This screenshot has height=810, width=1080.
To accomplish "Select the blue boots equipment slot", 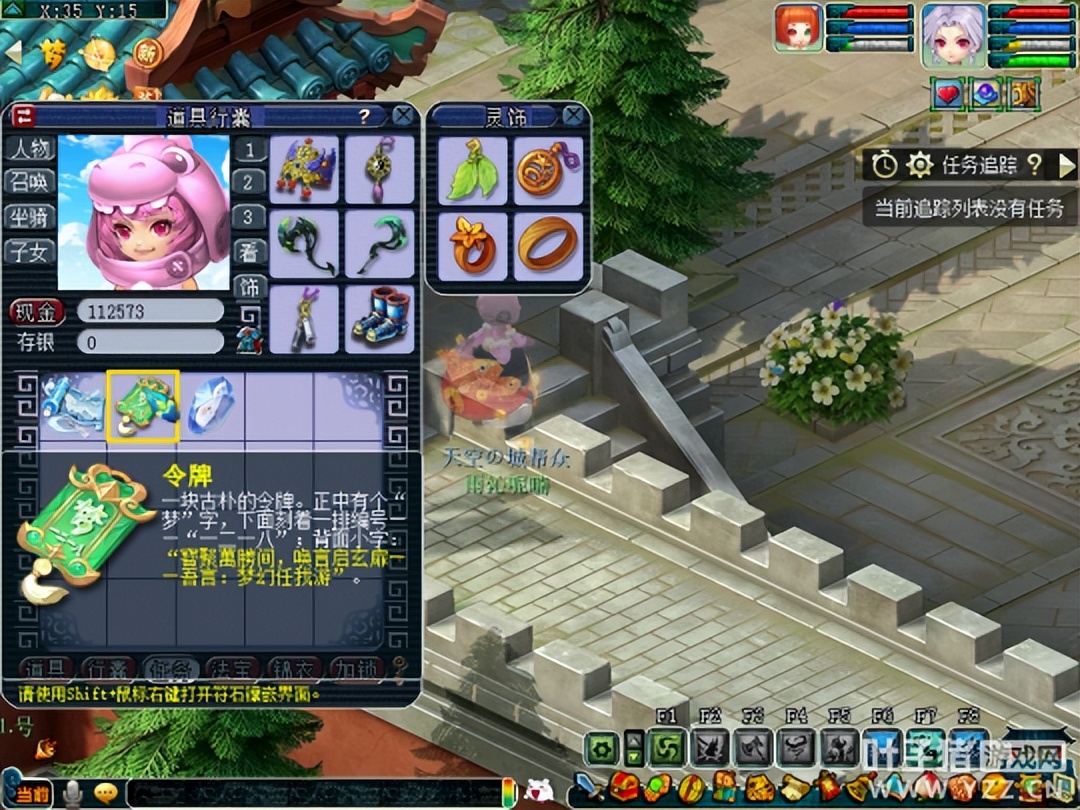I will click(379, 319).
